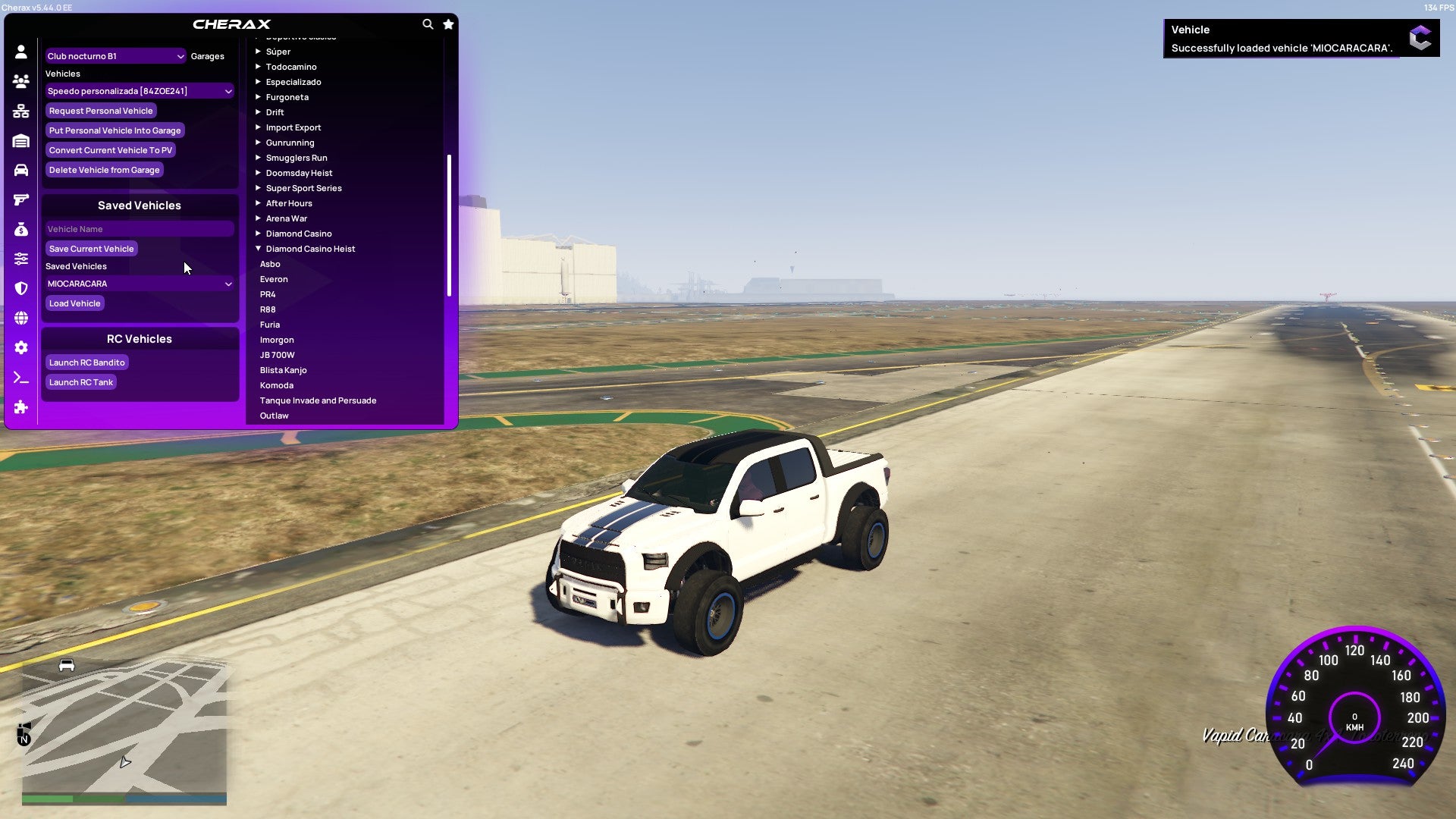The height and width of the screenshot is (819, 1456).
Task: Open the Protections shield icon
Action: [x=21, y=289]
